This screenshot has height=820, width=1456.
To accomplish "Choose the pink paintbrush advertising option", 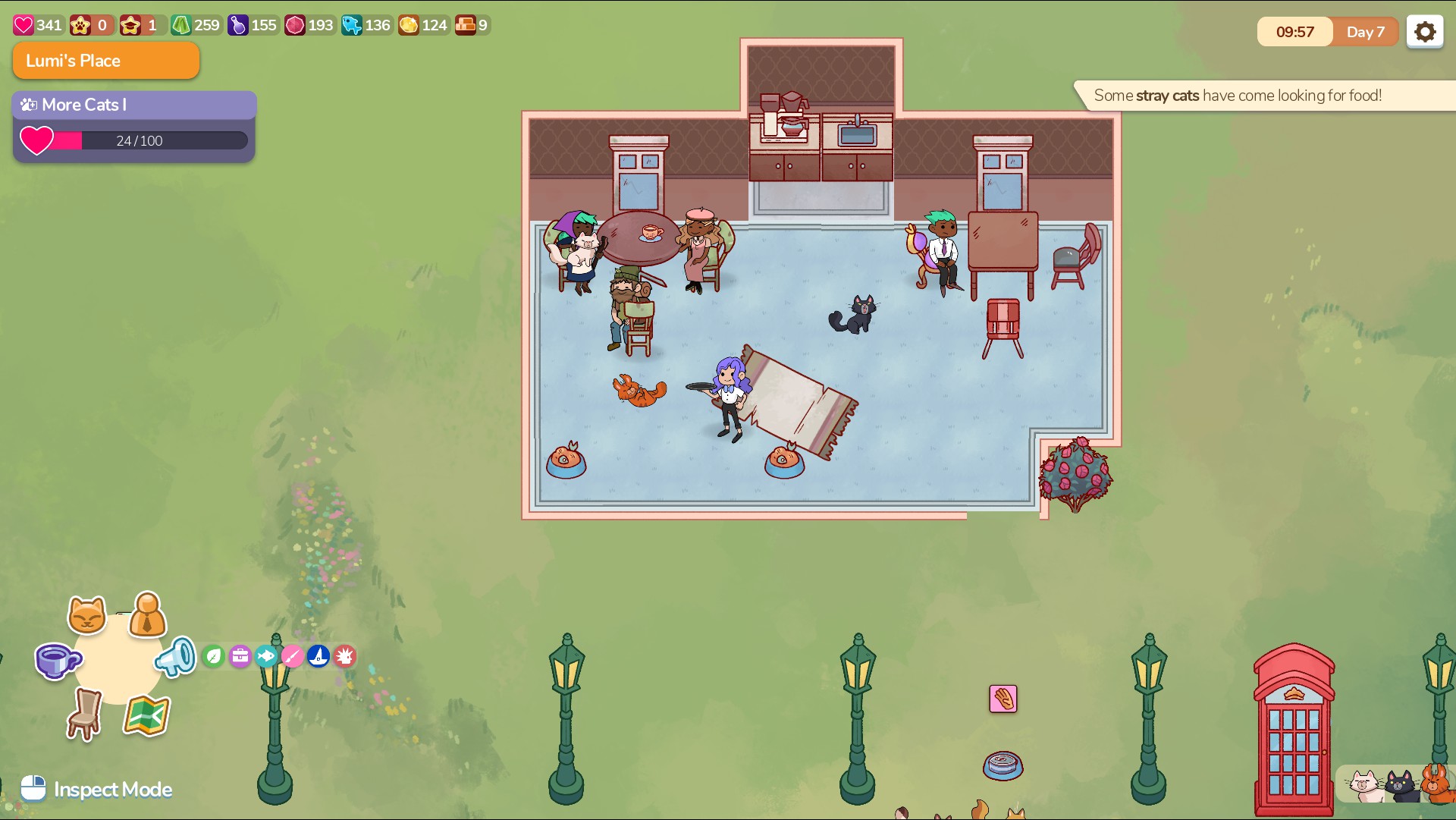I will coord(293,656).
